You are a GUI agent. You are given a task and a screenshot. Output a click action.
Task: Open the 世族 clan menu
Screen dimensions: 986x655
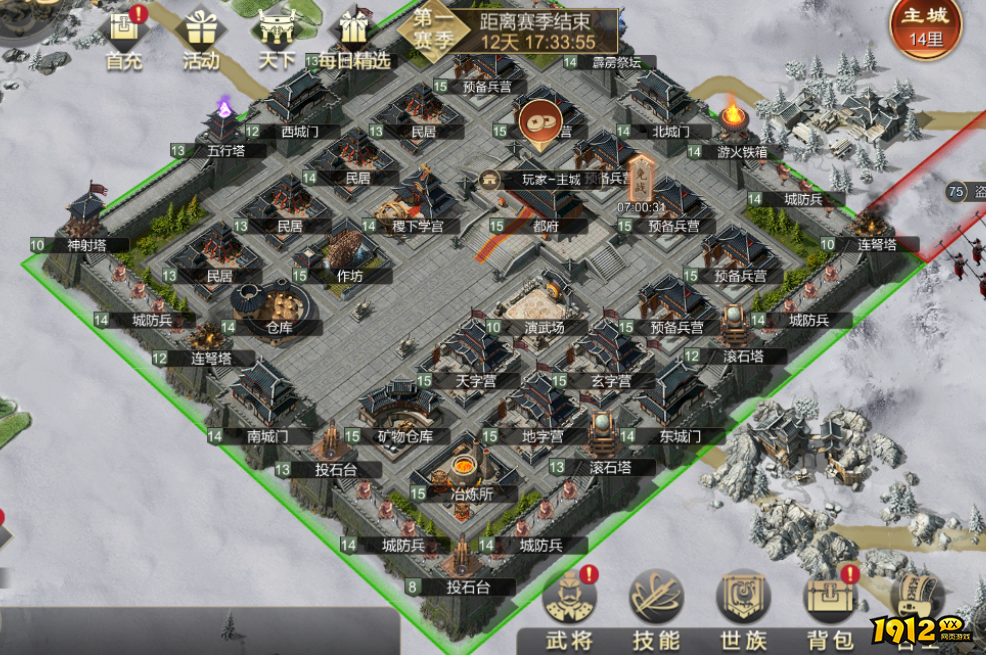743,611
